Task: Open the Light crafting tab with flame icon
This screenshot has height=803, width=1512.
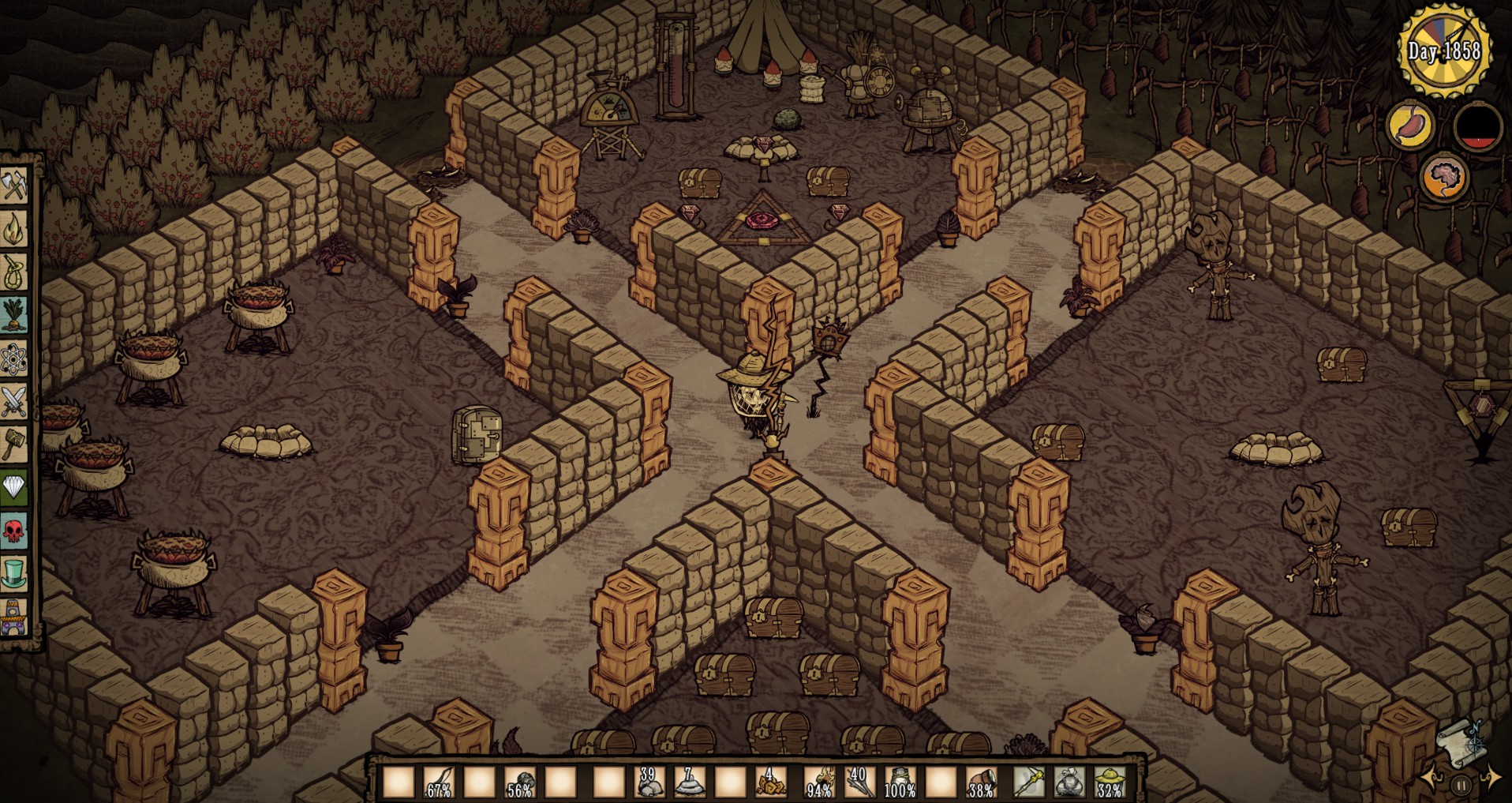Action: click(14, 229)
